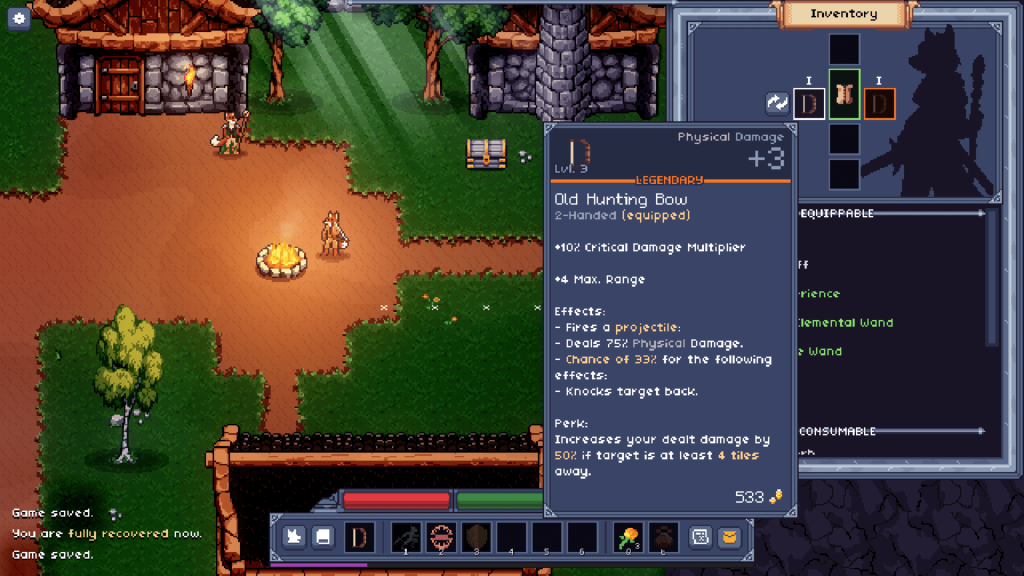This screenshot has width=1024, height=576.
Task: Select the bow weapon slot in hotbar
Action: (x=359, y=537)
